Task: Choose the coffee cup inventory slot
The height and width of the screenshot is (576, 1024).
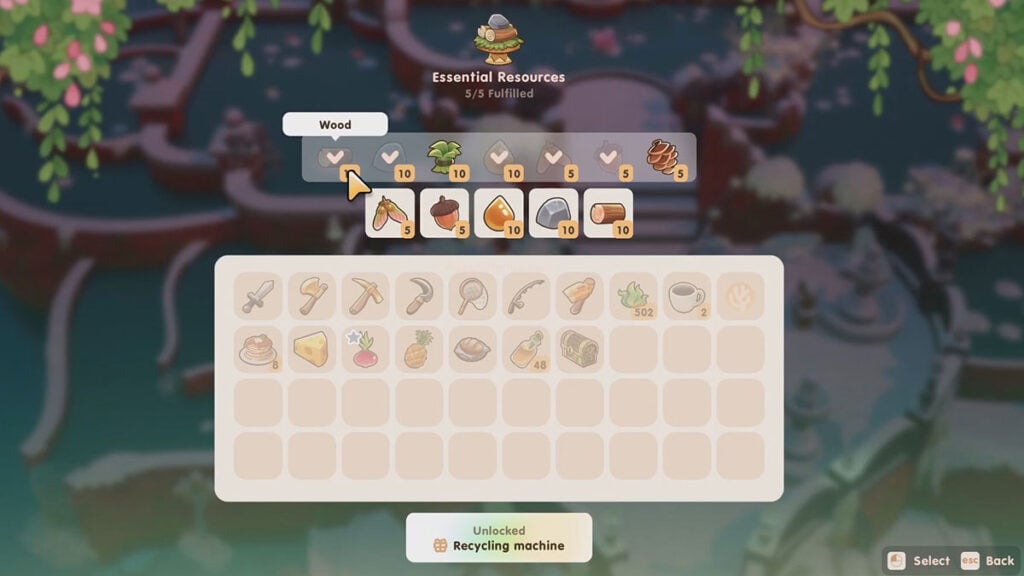Action: tap(688, 296)
